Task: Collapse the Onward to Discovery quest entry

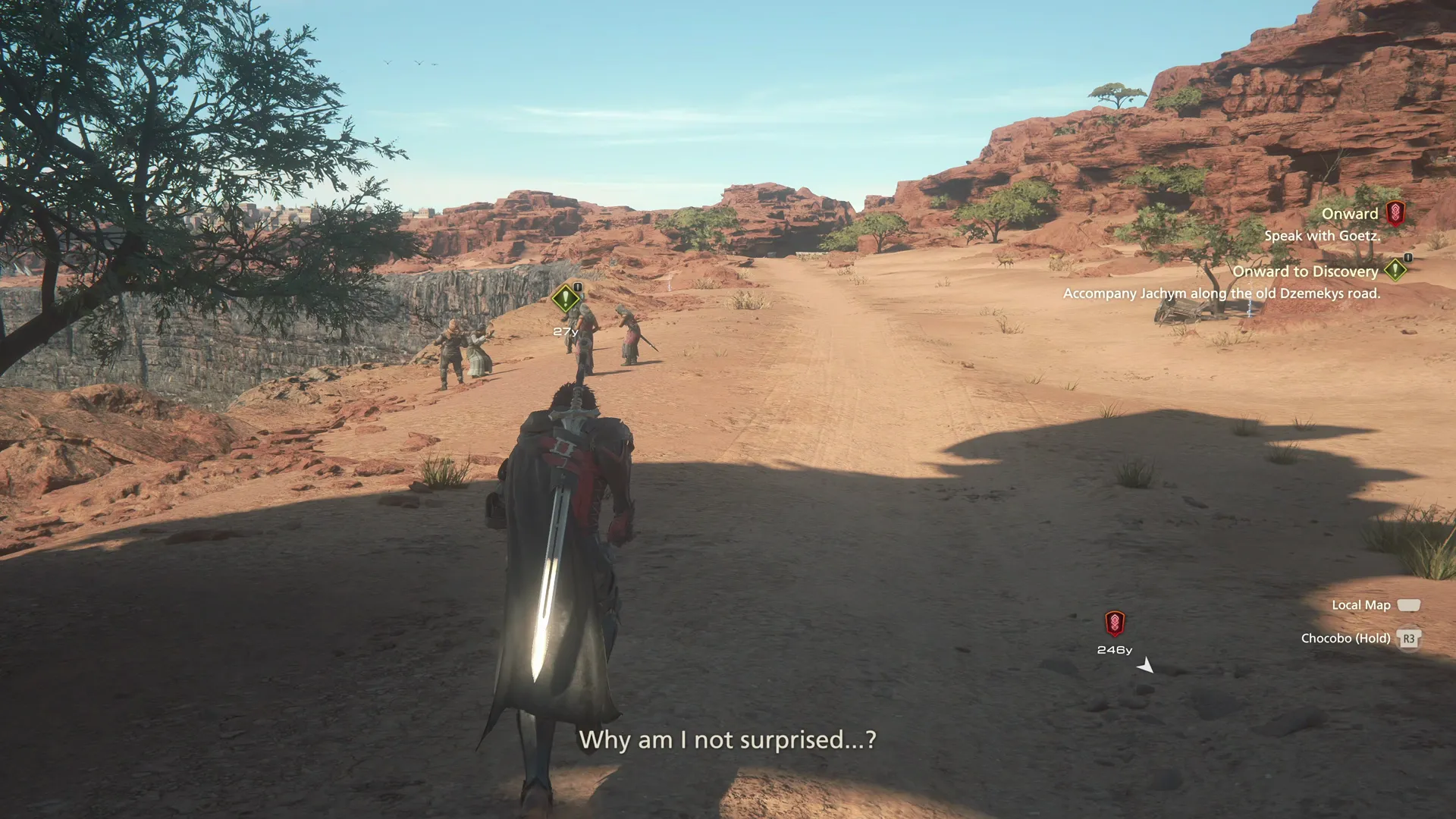Action: tap(1306, 271)
